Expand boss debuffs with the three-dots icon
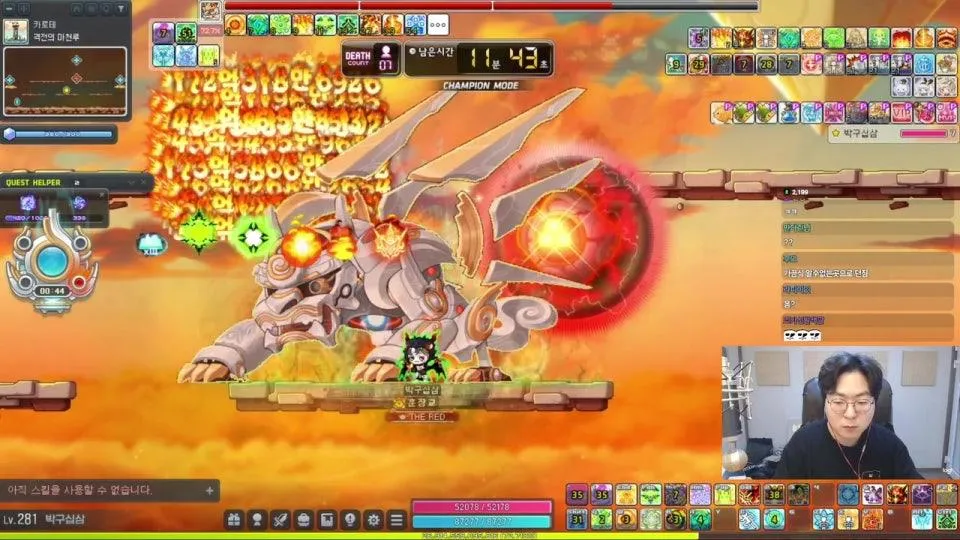This screenshot has width=960, height=540. click(x=437, y=24)
